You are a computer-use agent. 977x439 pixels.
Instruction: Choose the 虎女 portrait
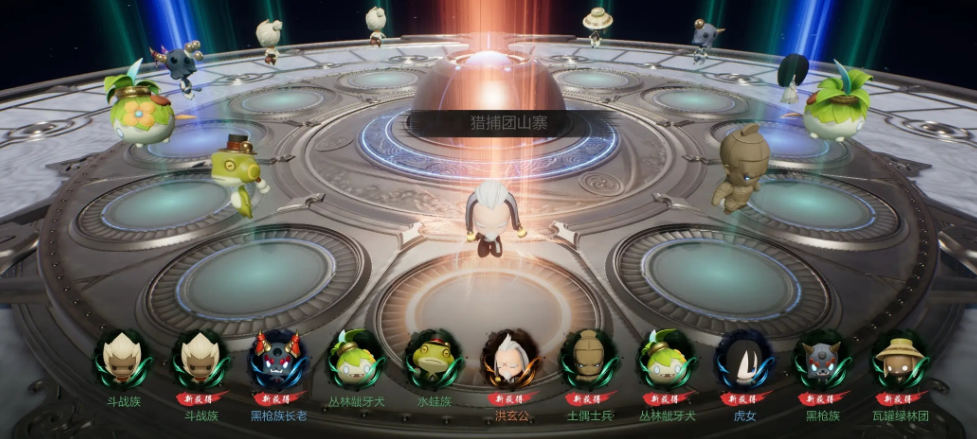744,360
